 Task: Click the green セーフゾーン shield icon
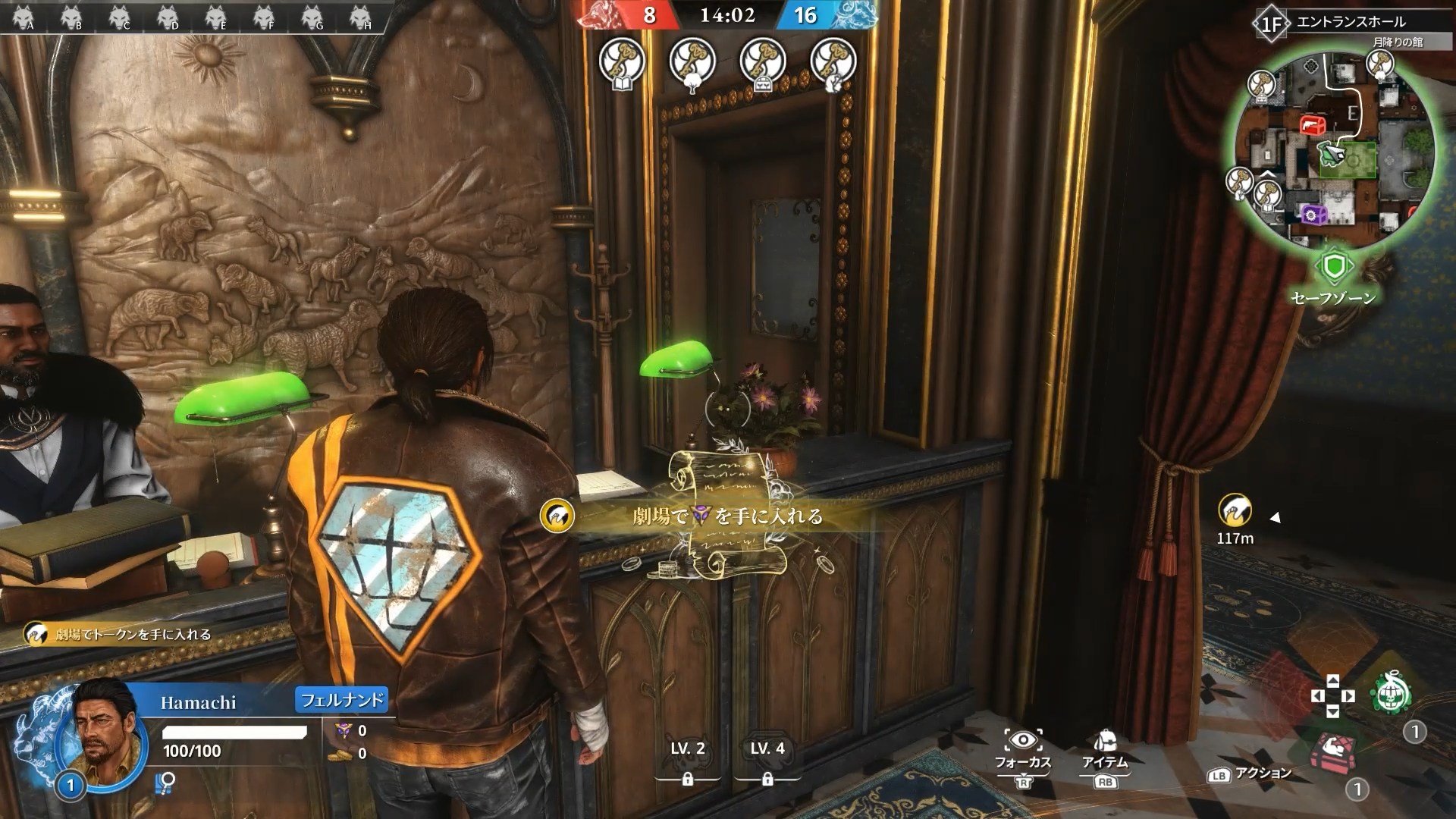[x=1333, y=266]
